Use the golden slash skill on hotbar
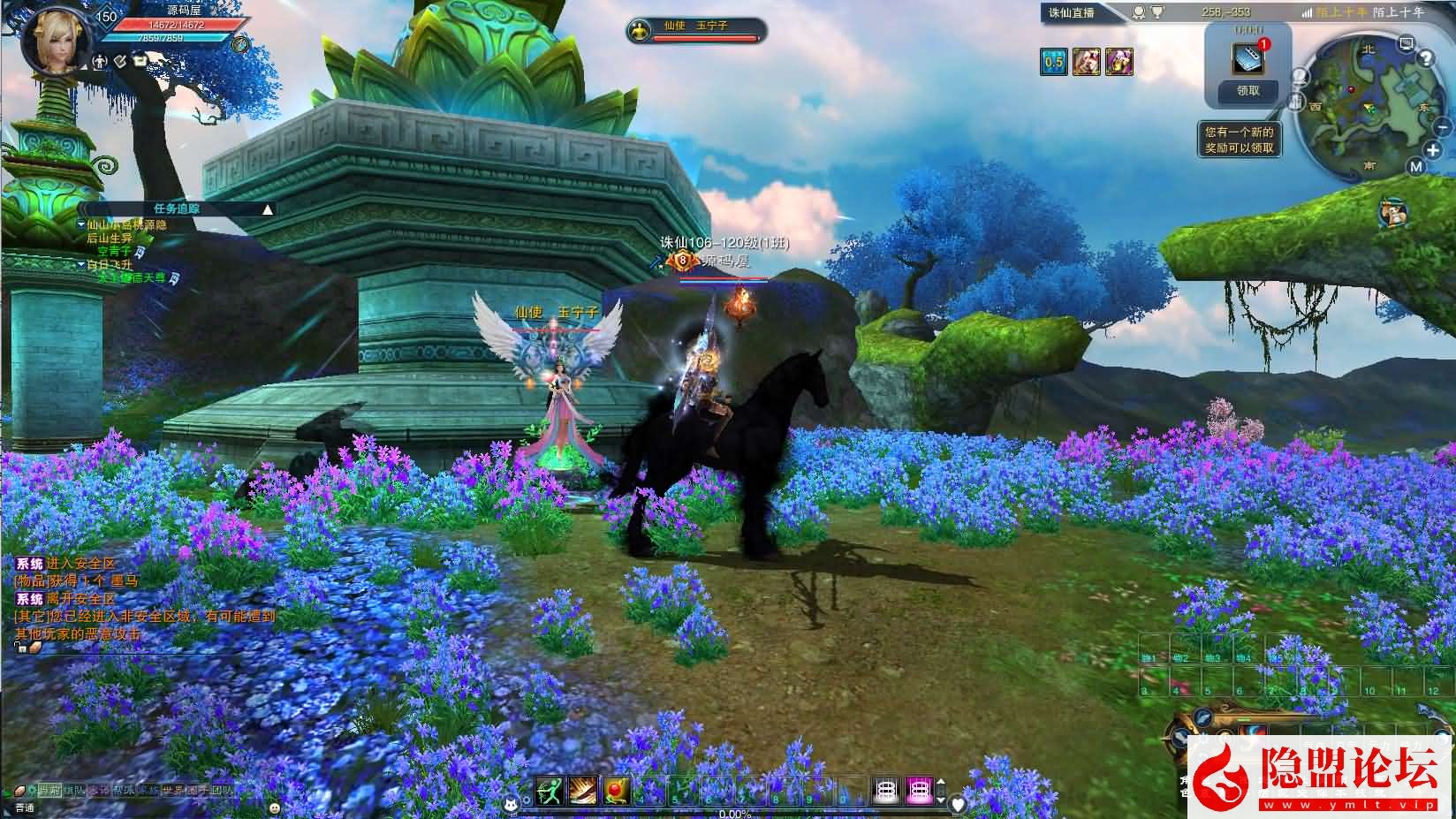The width and height of the screenshot is (1456, 819). 582,789
